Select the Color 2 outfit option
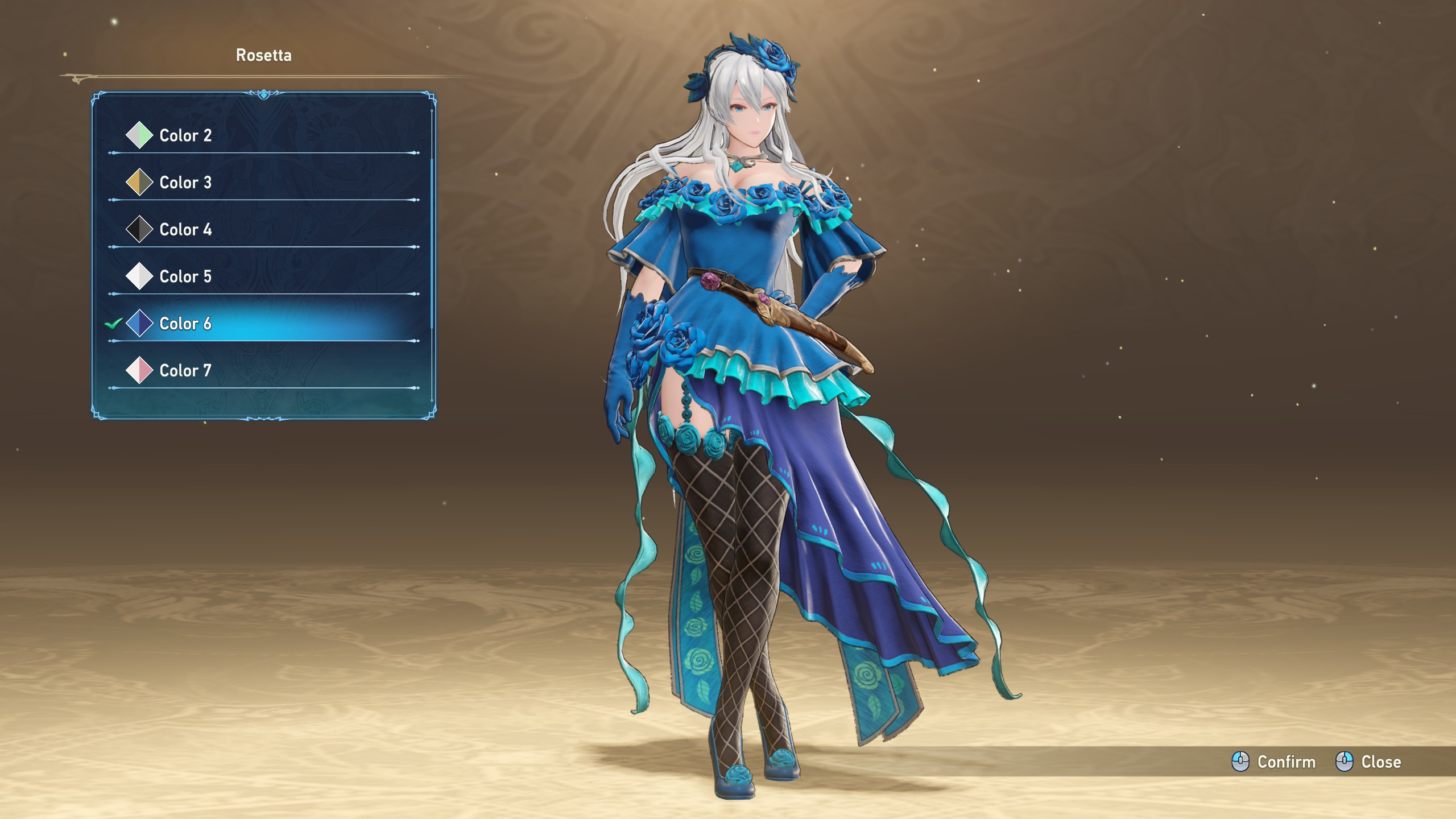 [185, 135]
